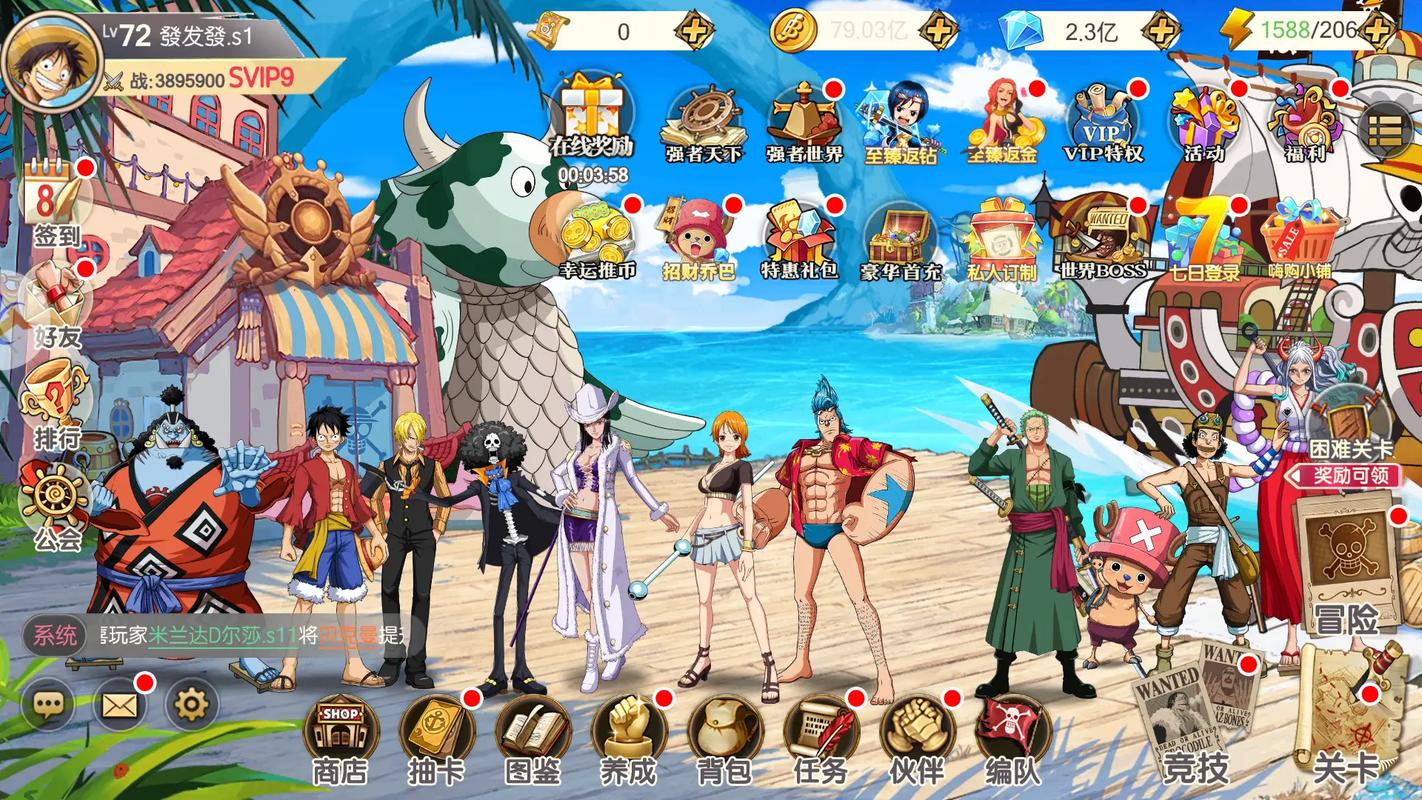Open the 背包 backpack inventory
The width and height of the screenshot is (1422, 800).
pos(724,730)
